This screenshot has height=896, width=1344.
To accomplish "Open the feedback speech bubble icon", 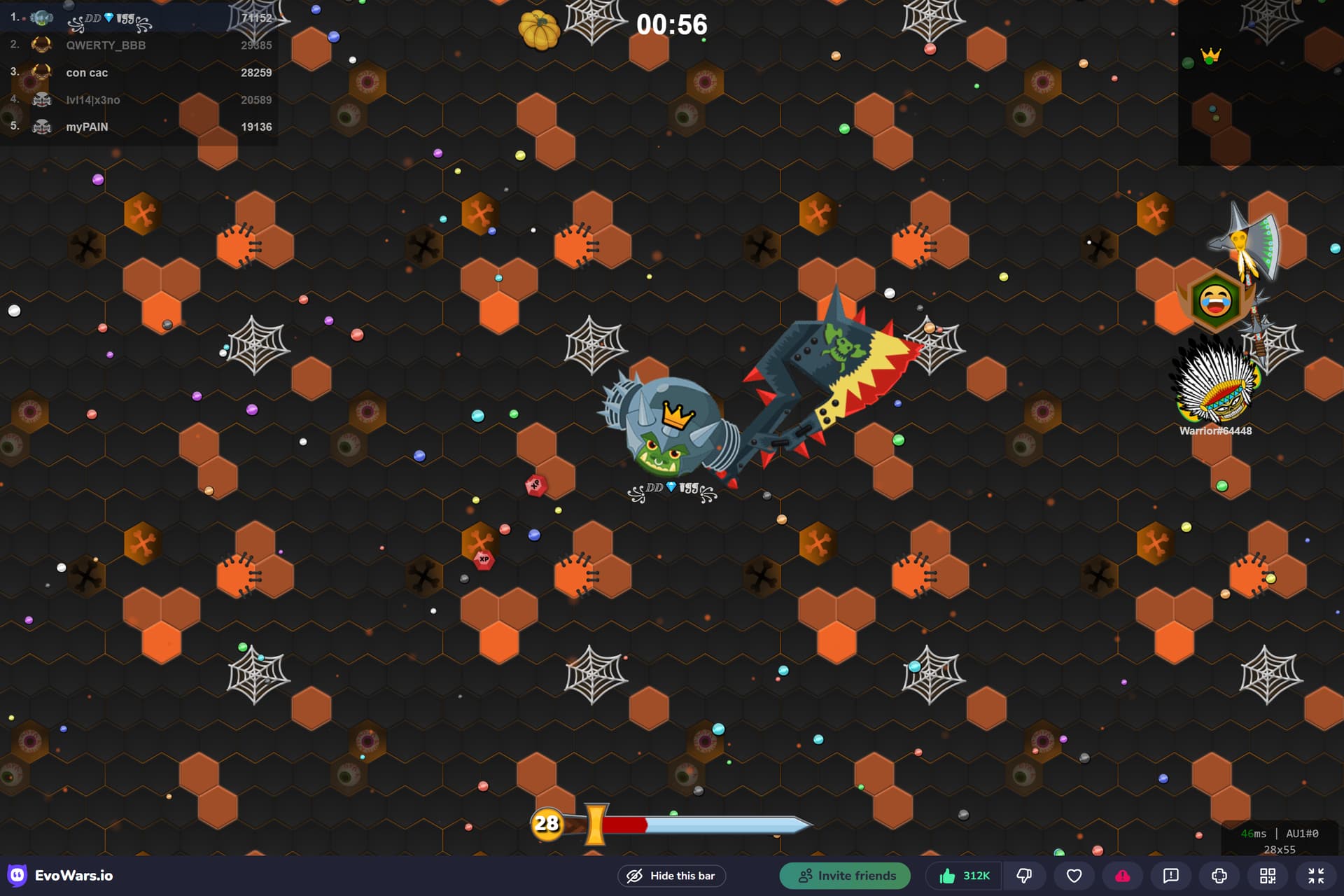I will [1170, 876].
